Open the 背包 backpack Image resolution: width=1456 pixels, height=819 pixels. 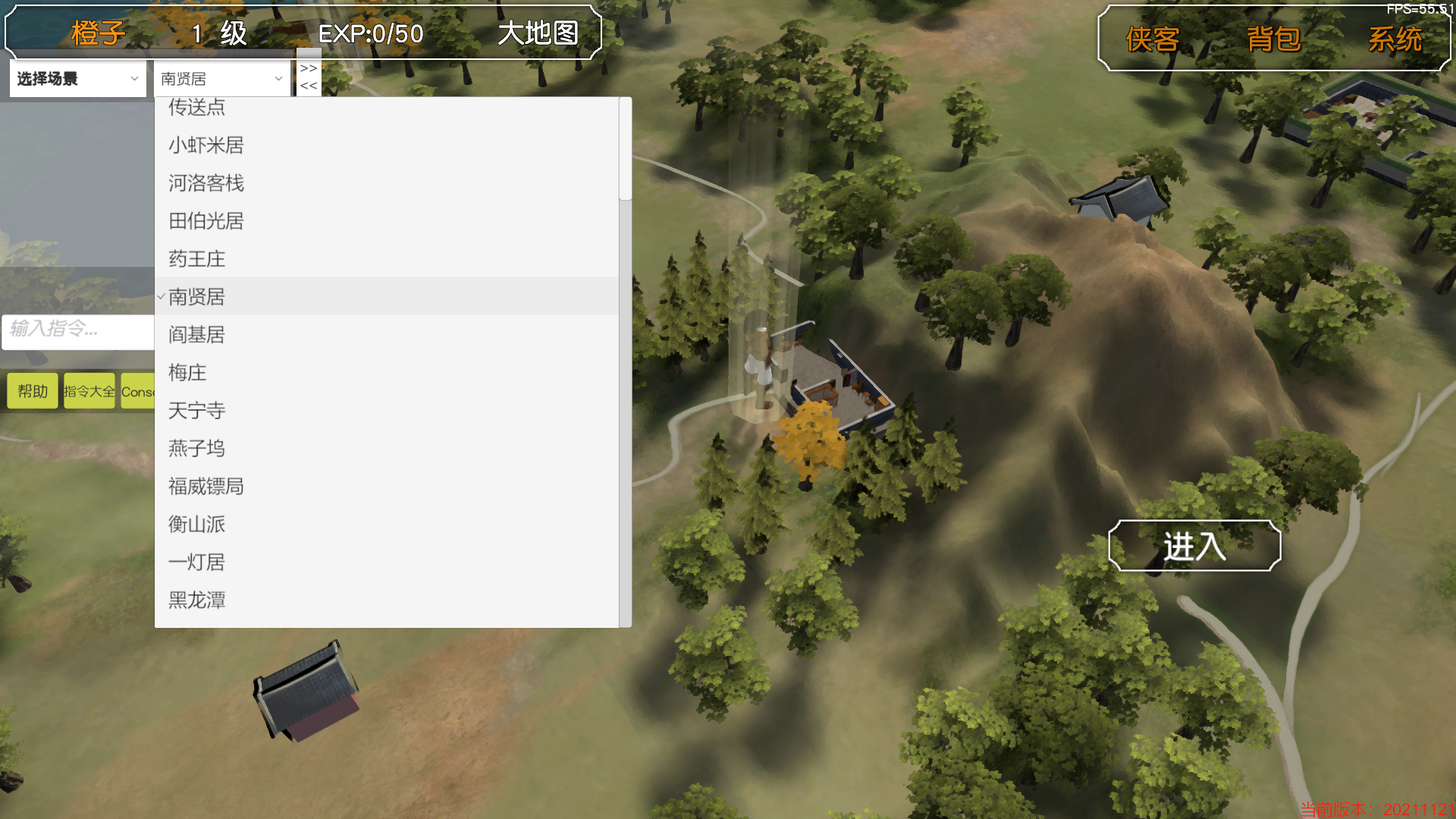tap(1273, 39)
